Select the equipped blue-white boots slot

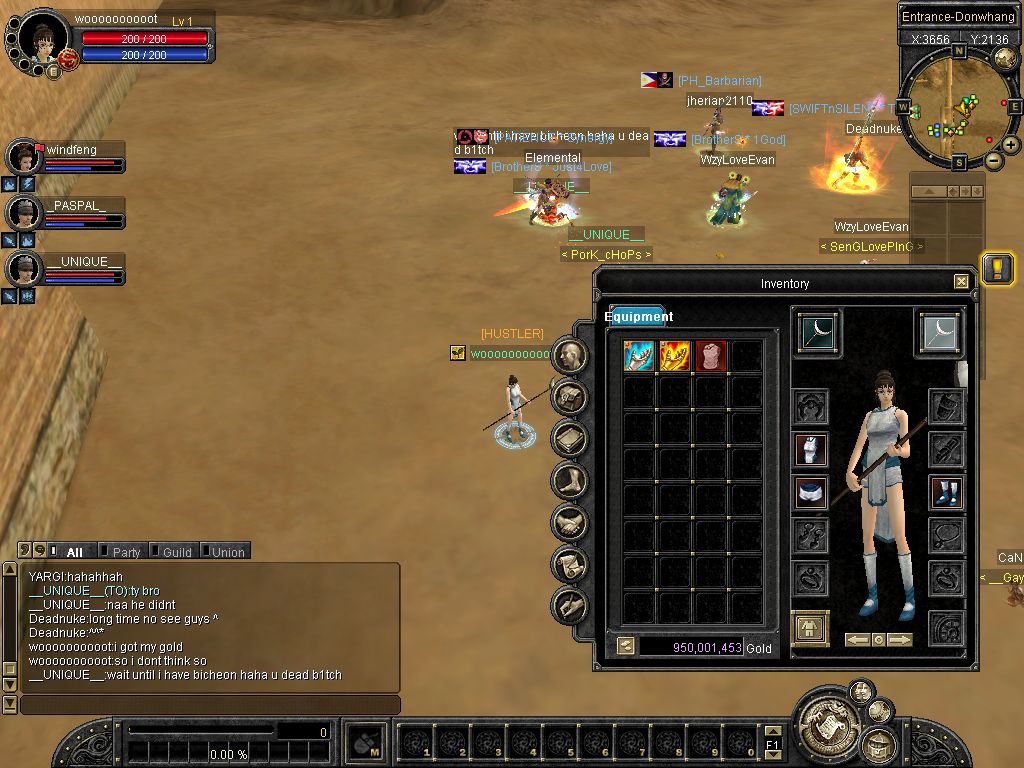tap(946, 492)
